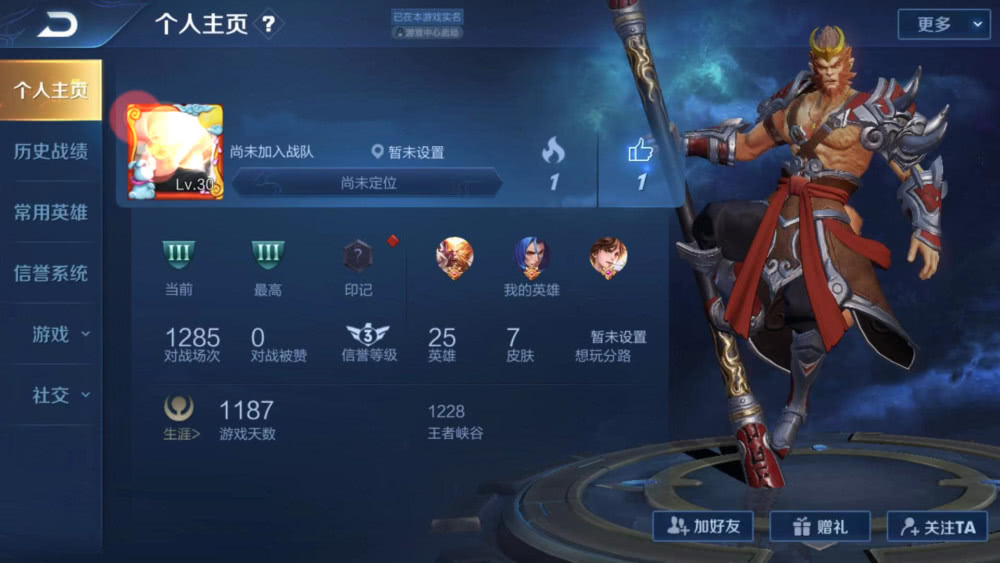Screen dimensions: 1000x563
Task: Switch to the 历史战绩 tab
Action: click(50, 151)
